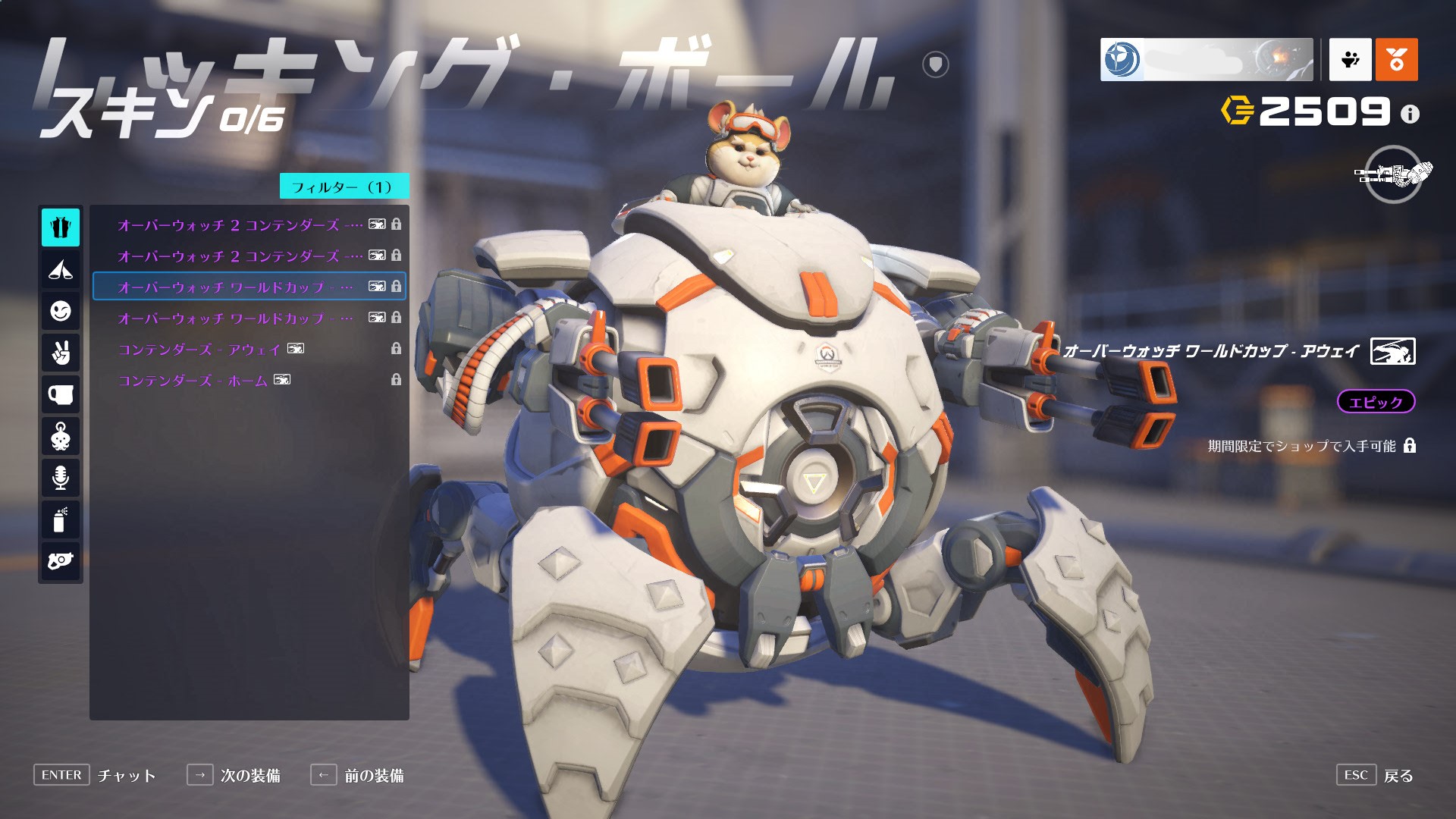Open the フィルター (1) filter button
This screenshot has height=819, width=1456.
pos(344,187)
